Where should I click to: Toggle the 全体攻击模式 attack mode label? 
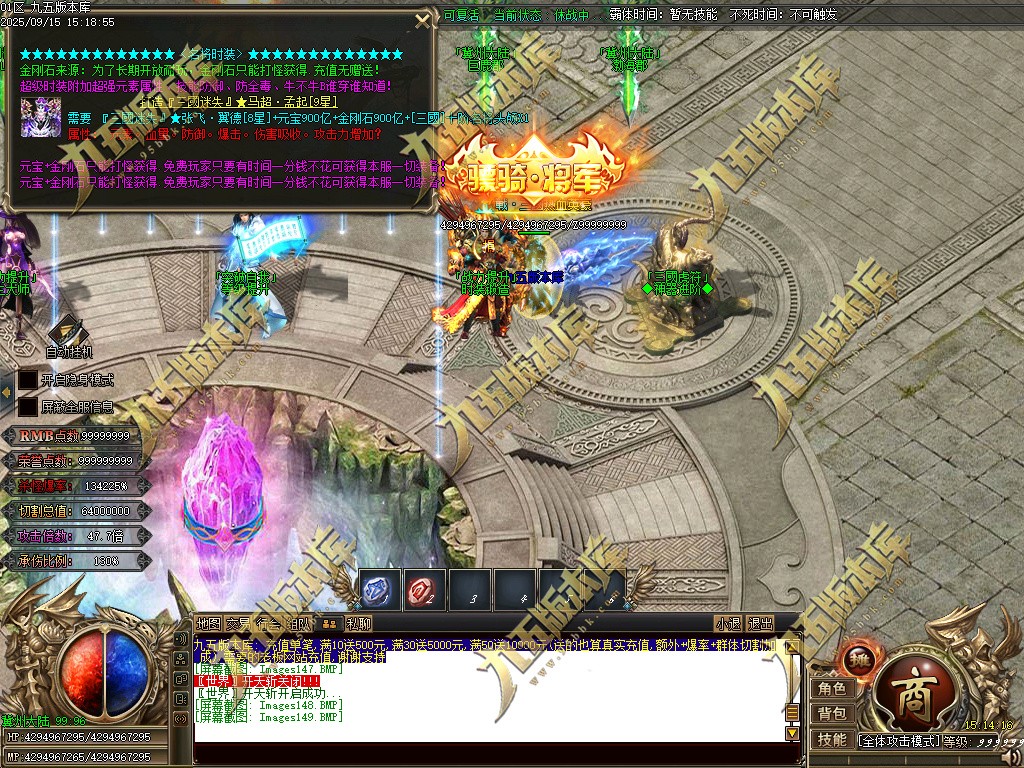[x=898, y=741]
